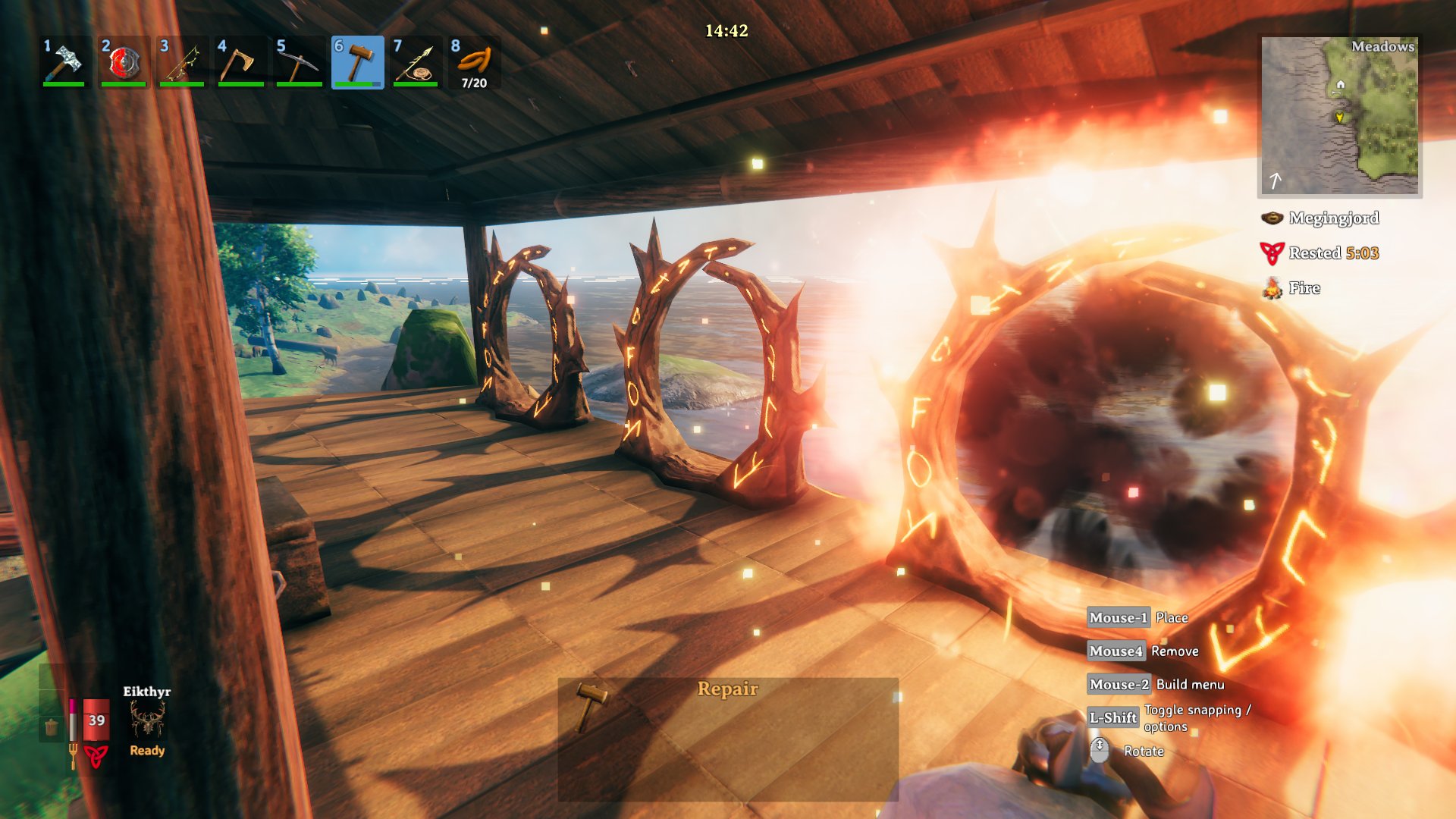Select the silver war hammer in slot 1
The height and width of the screenshot is (819, 1456).
click(x=64, y=62)
